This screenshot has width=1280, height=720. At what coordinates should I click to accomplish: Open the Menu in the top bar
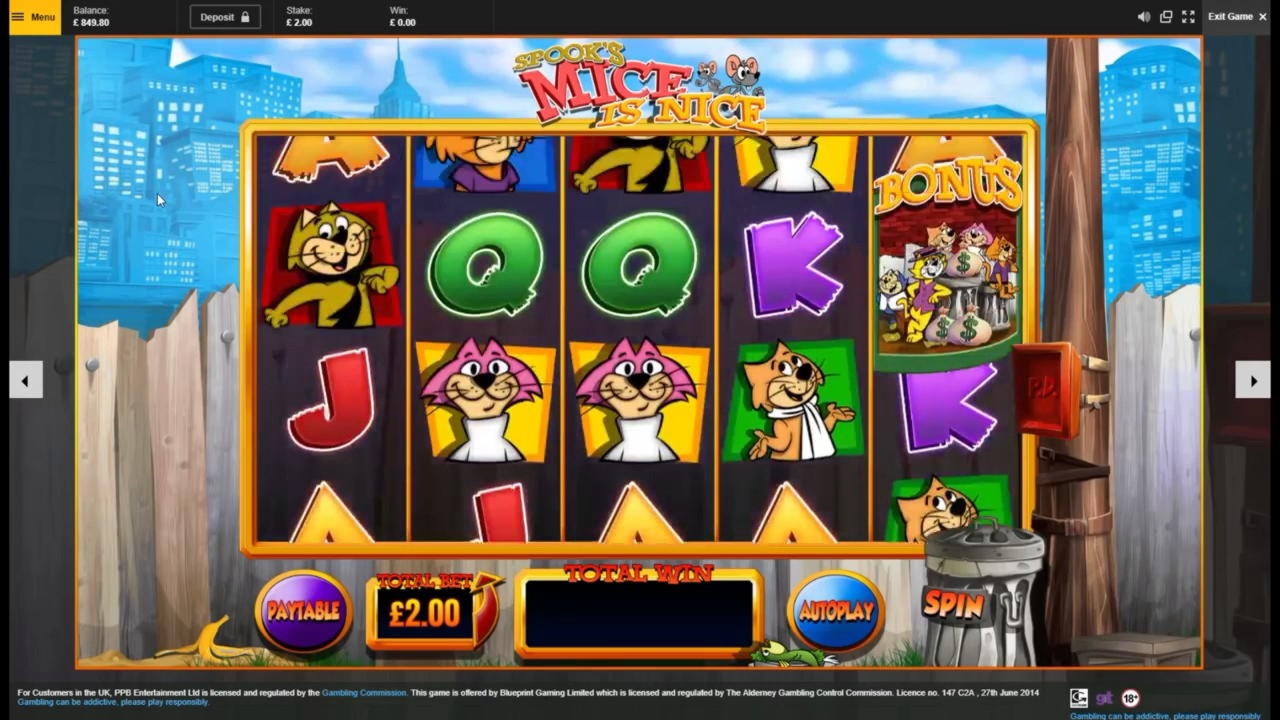(x=34, y=17)
